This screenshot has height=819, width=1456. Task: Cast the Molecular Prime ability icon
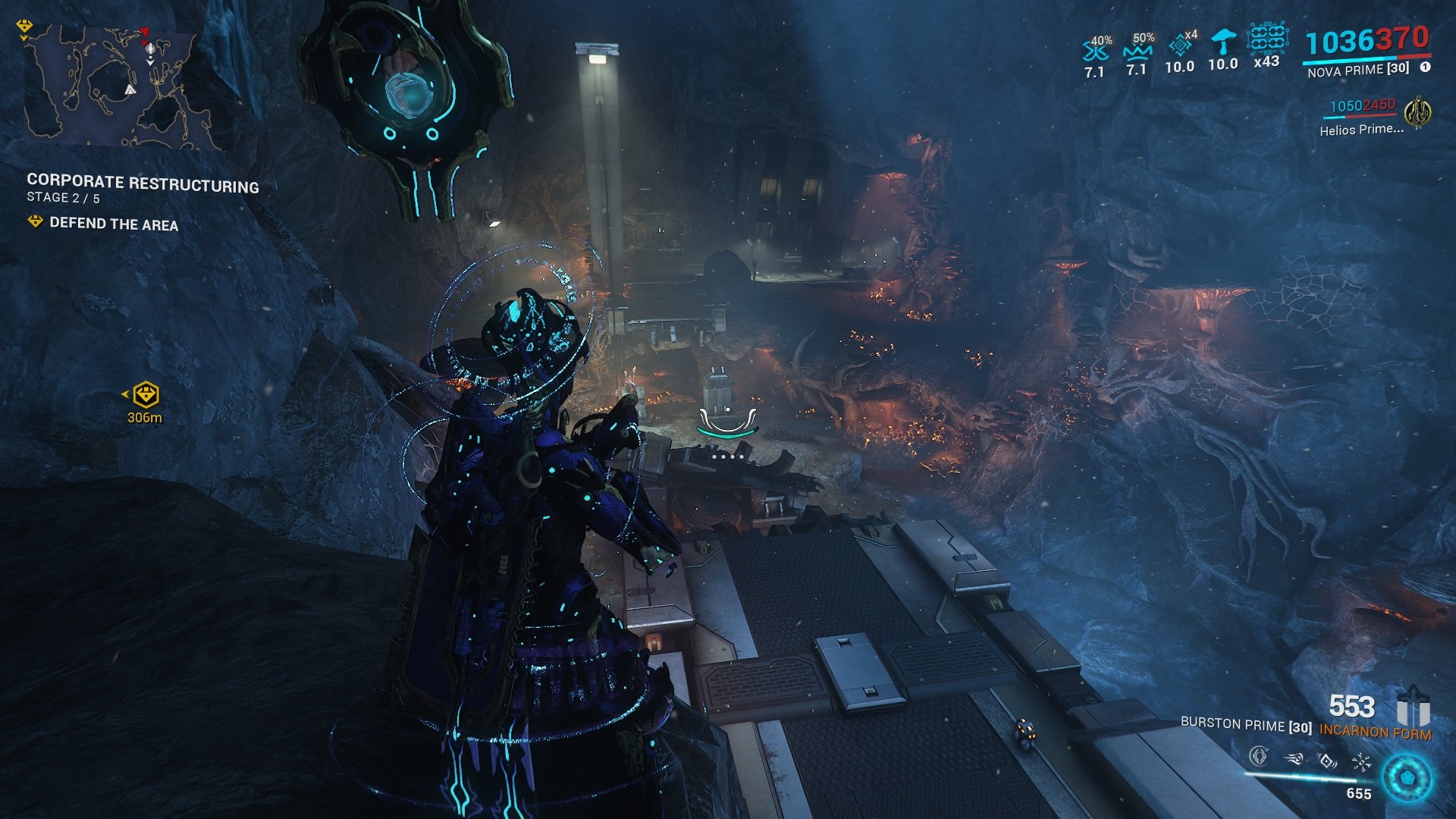point(1361,761)
